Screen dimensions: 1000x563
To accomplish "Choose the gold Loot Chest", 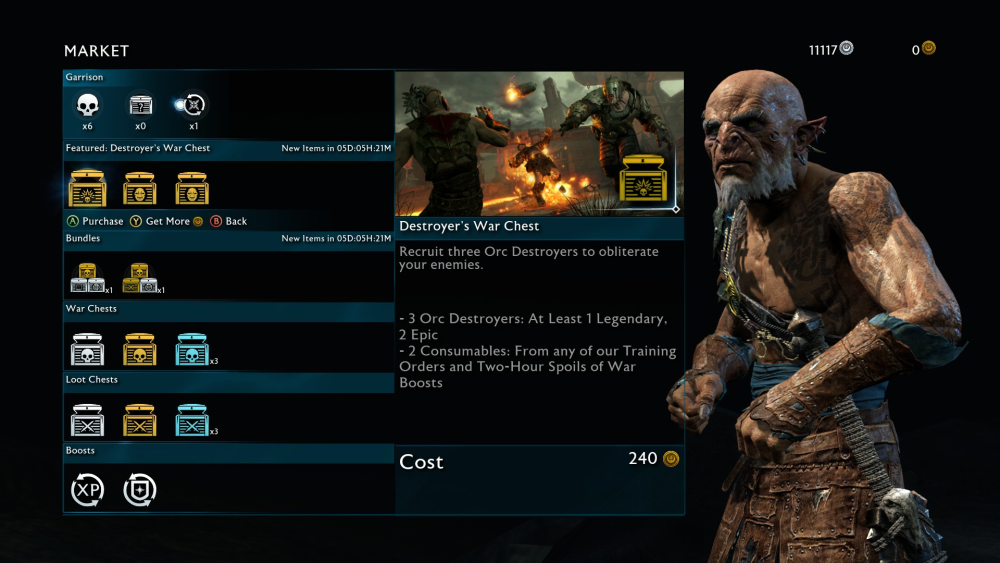I will (x=139, y=420).
